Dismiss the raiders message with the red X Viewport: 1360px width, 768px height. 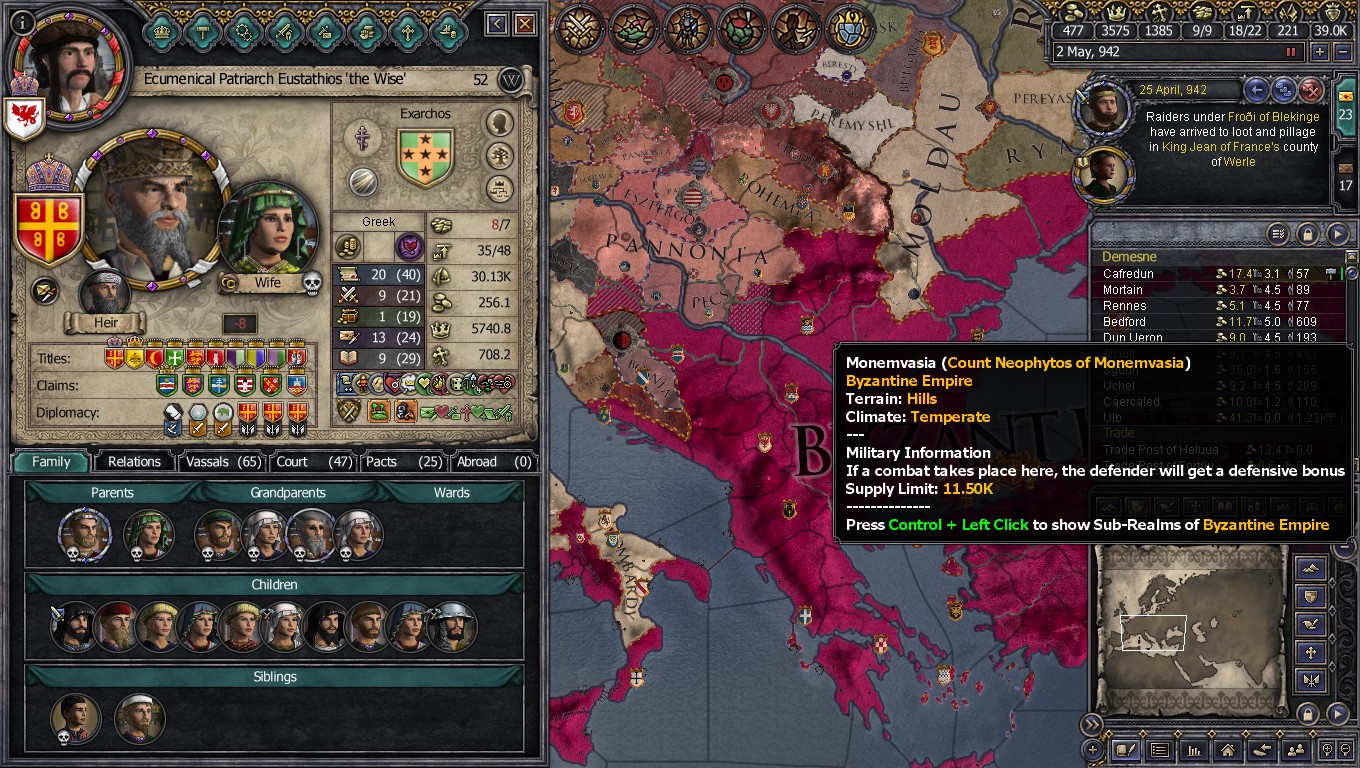click(1311, 91)
